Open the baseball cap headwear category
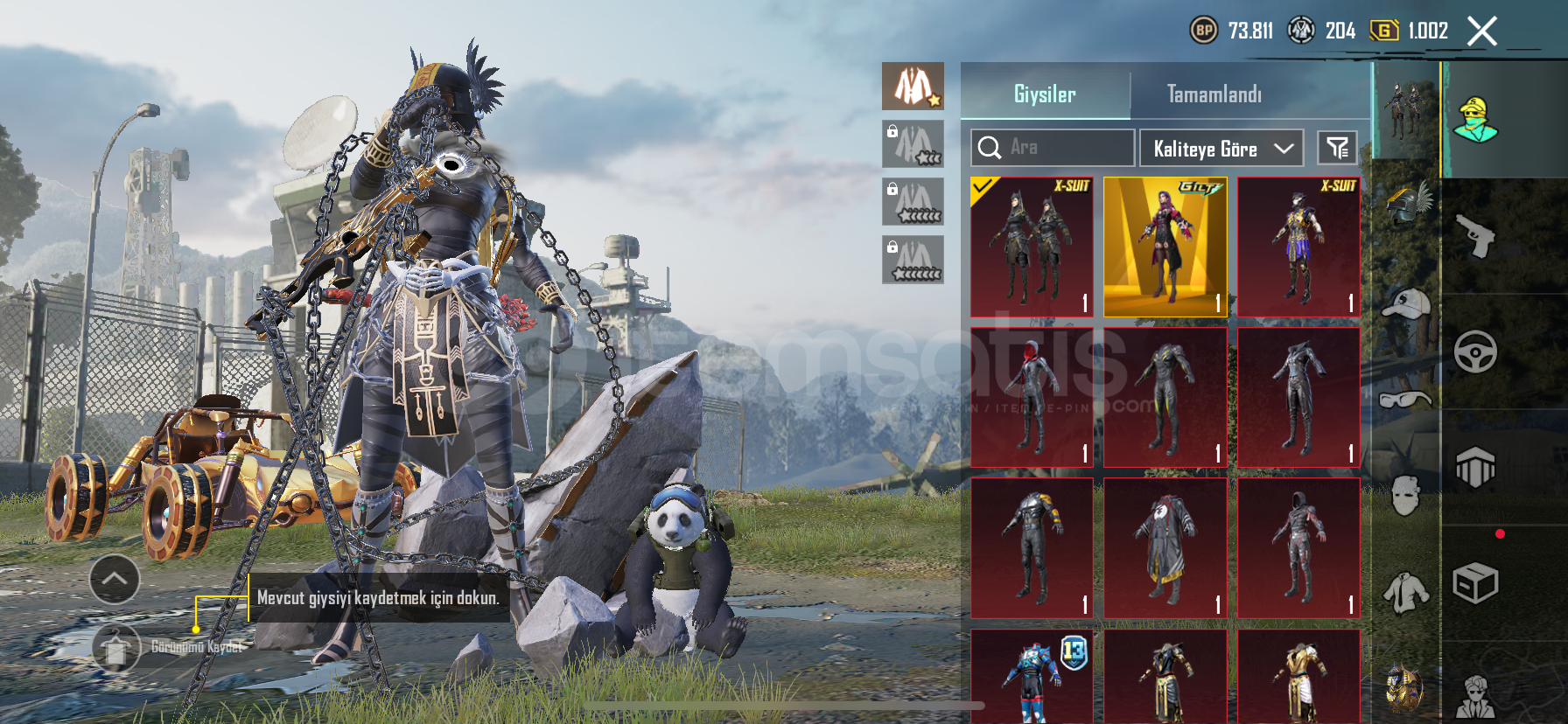Image resolution: width=1568 pixels, height=724 pixels. coord(1406,303)
